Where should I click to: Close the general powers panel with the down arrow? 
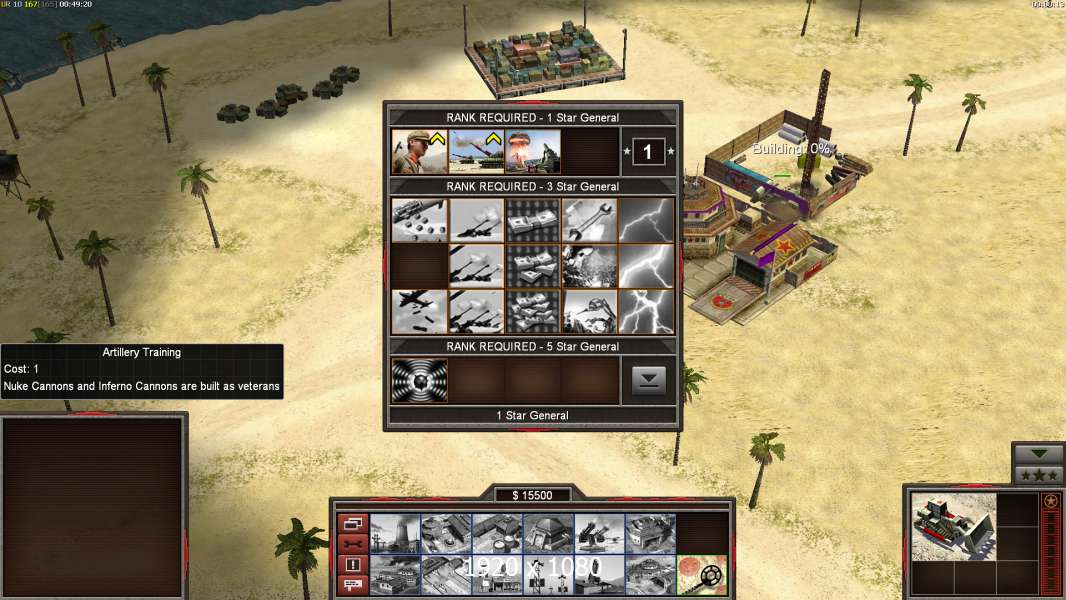pos(648,380)
